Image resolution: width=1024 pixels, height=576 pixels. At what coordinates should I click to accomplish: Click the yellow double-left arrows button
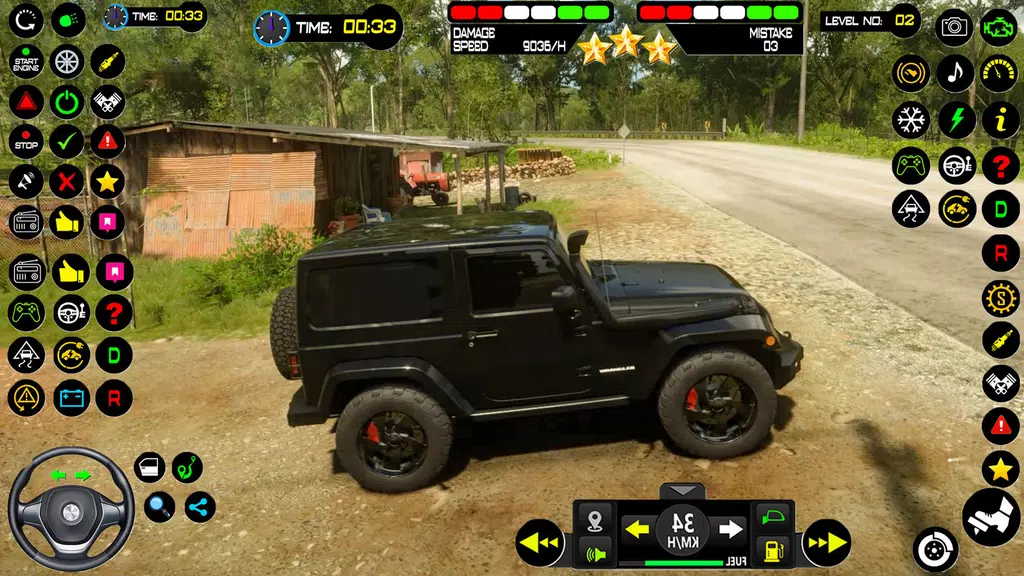coord(541,543)
